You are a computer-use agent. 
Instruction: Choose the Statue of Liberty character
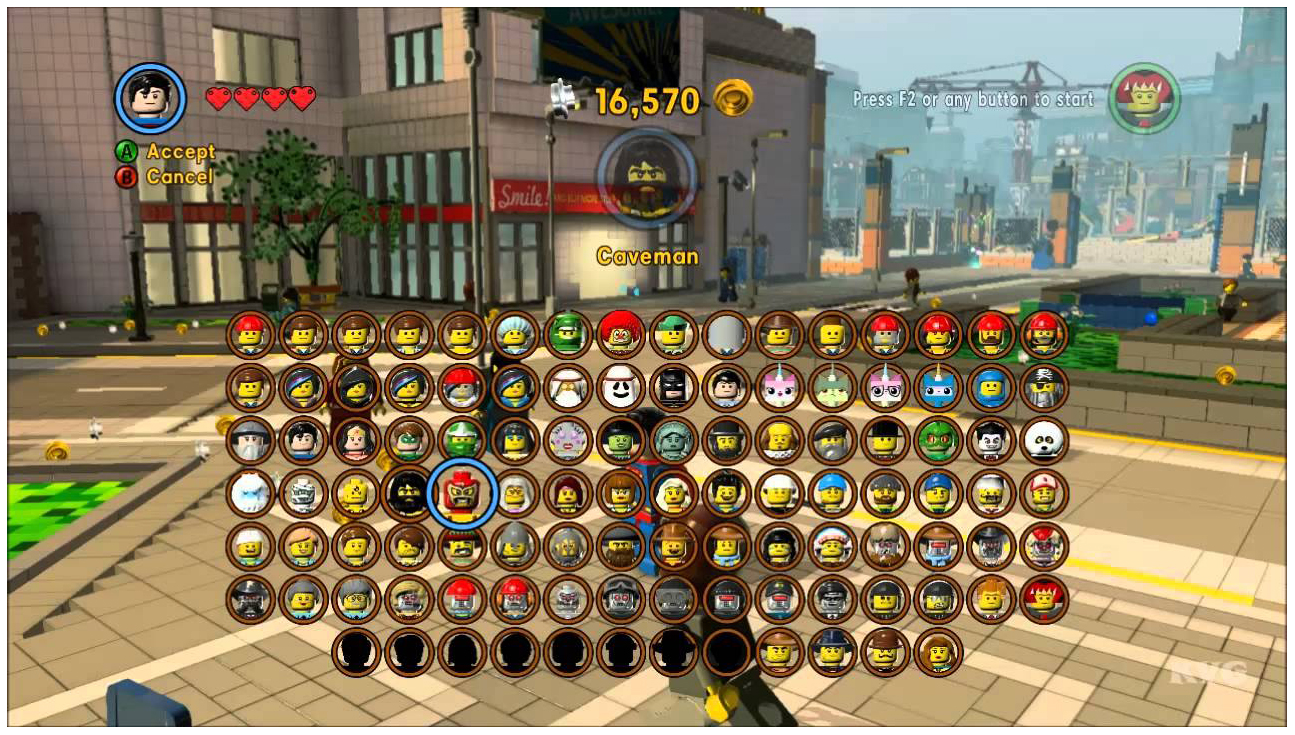672,440
